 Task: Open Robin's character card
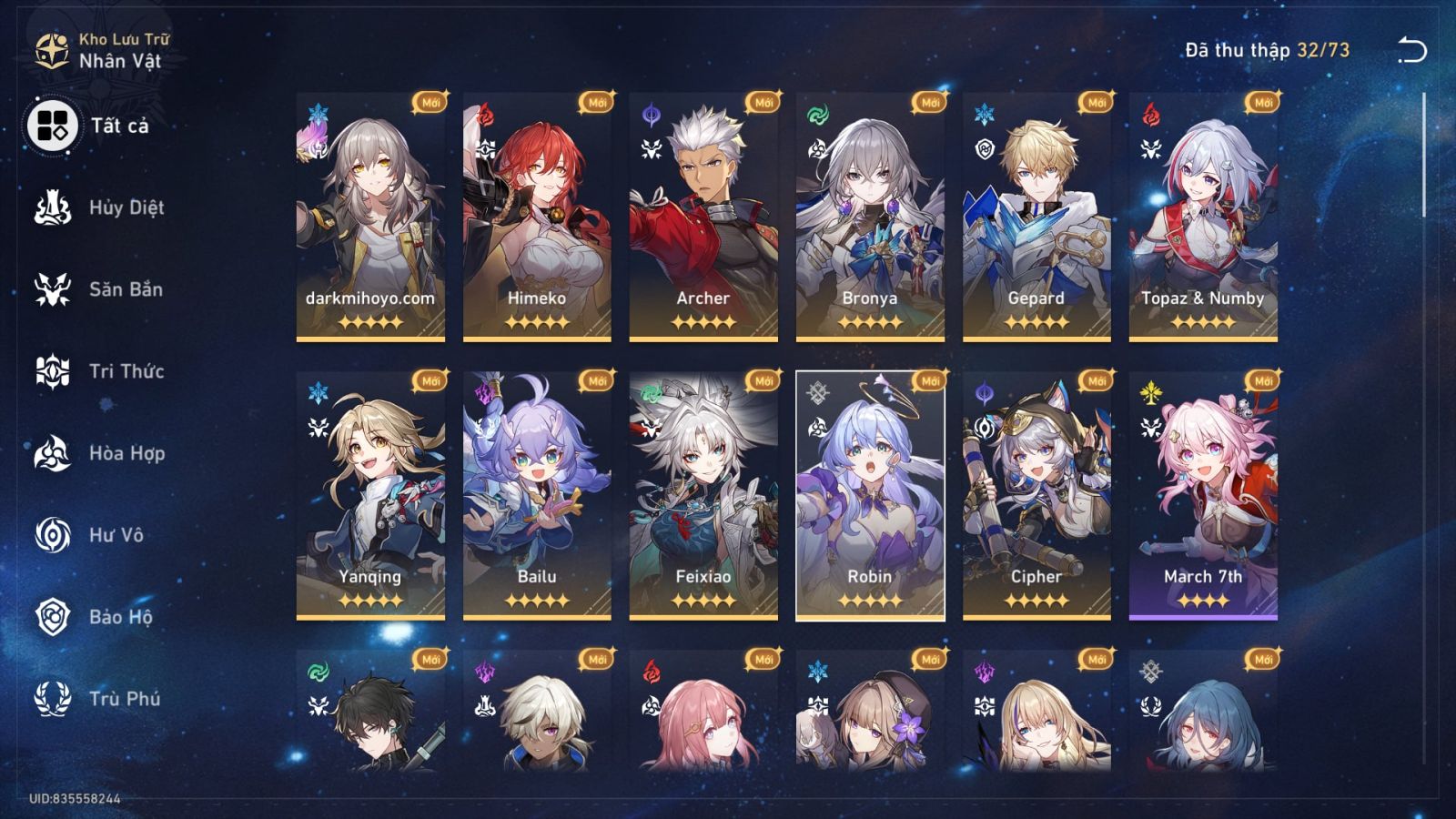click(870, 491)
